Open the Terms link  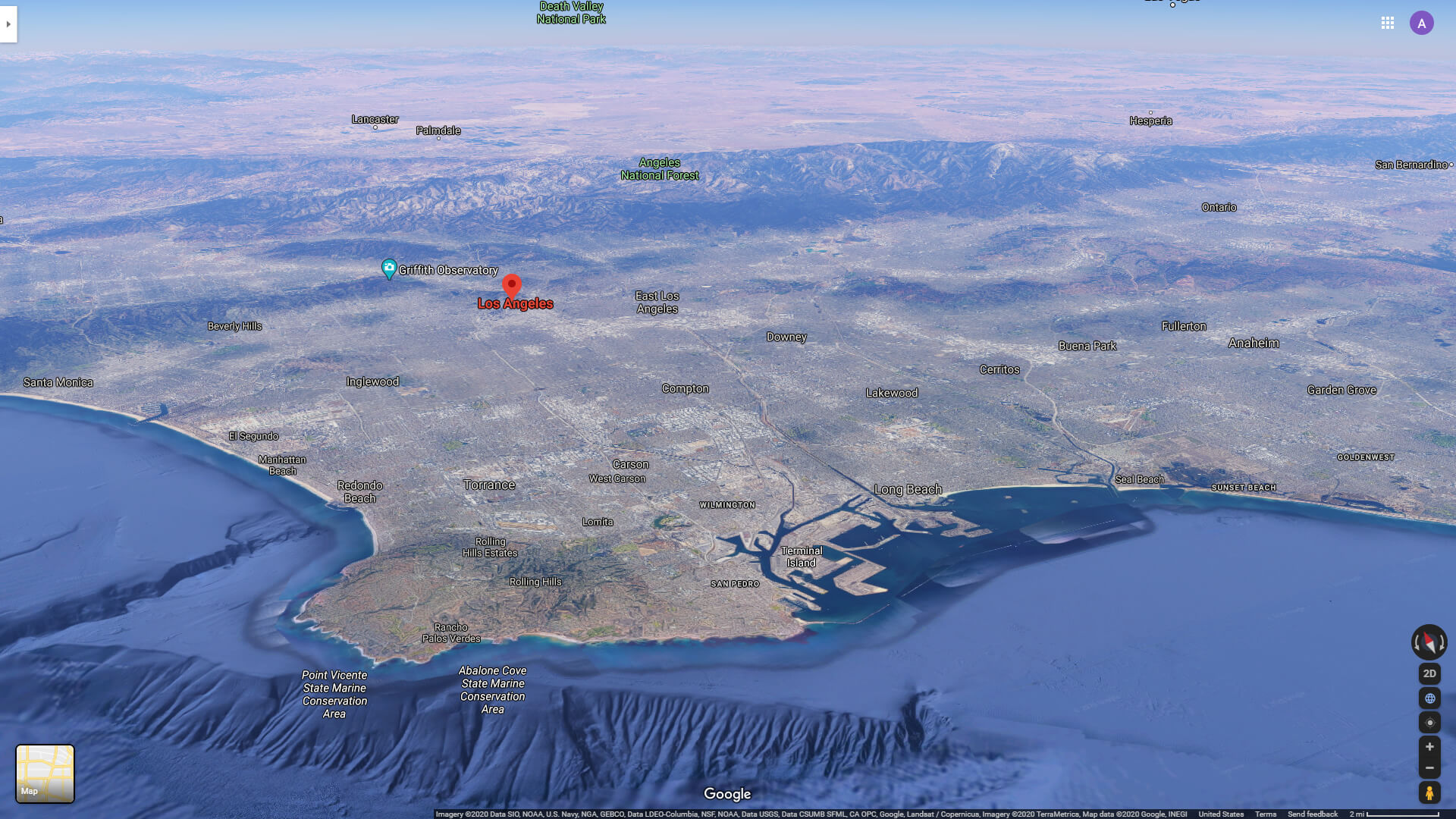point(1266,814)
